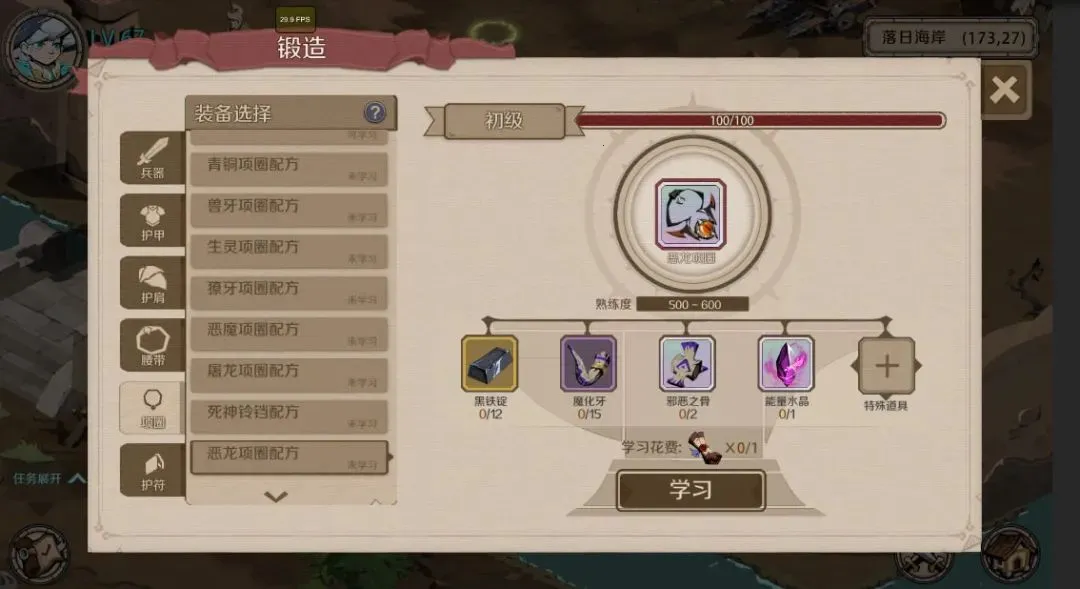Select the 青铜项圈配方 recipe
This screenshot has width=1080, height=589.
coord(288,168)
